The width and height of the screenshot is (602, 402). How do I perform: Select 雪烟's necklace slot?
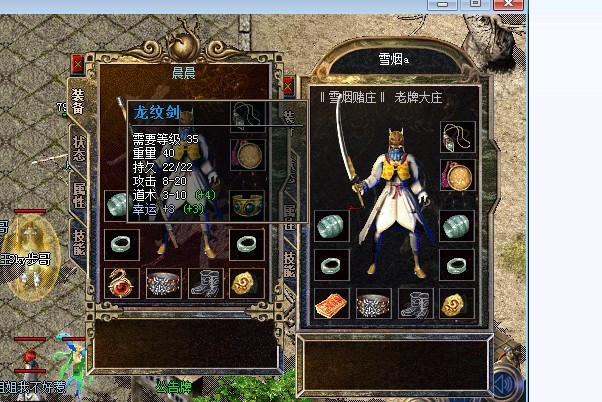click(459, 135)
